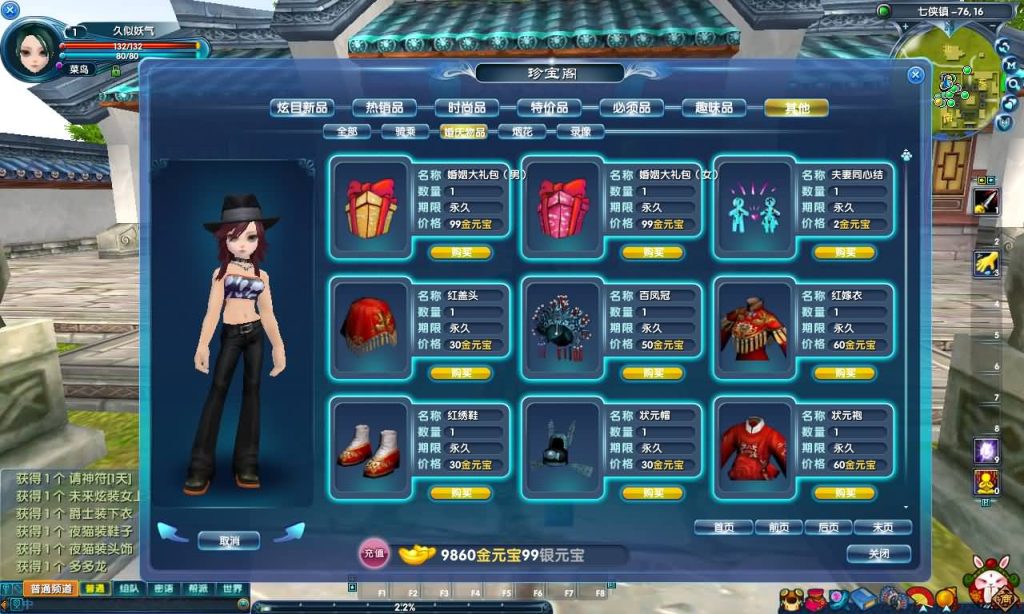The image size is (1024, 614).
Task: Switch chat to the 世界 channel
Action: (231, 589)
